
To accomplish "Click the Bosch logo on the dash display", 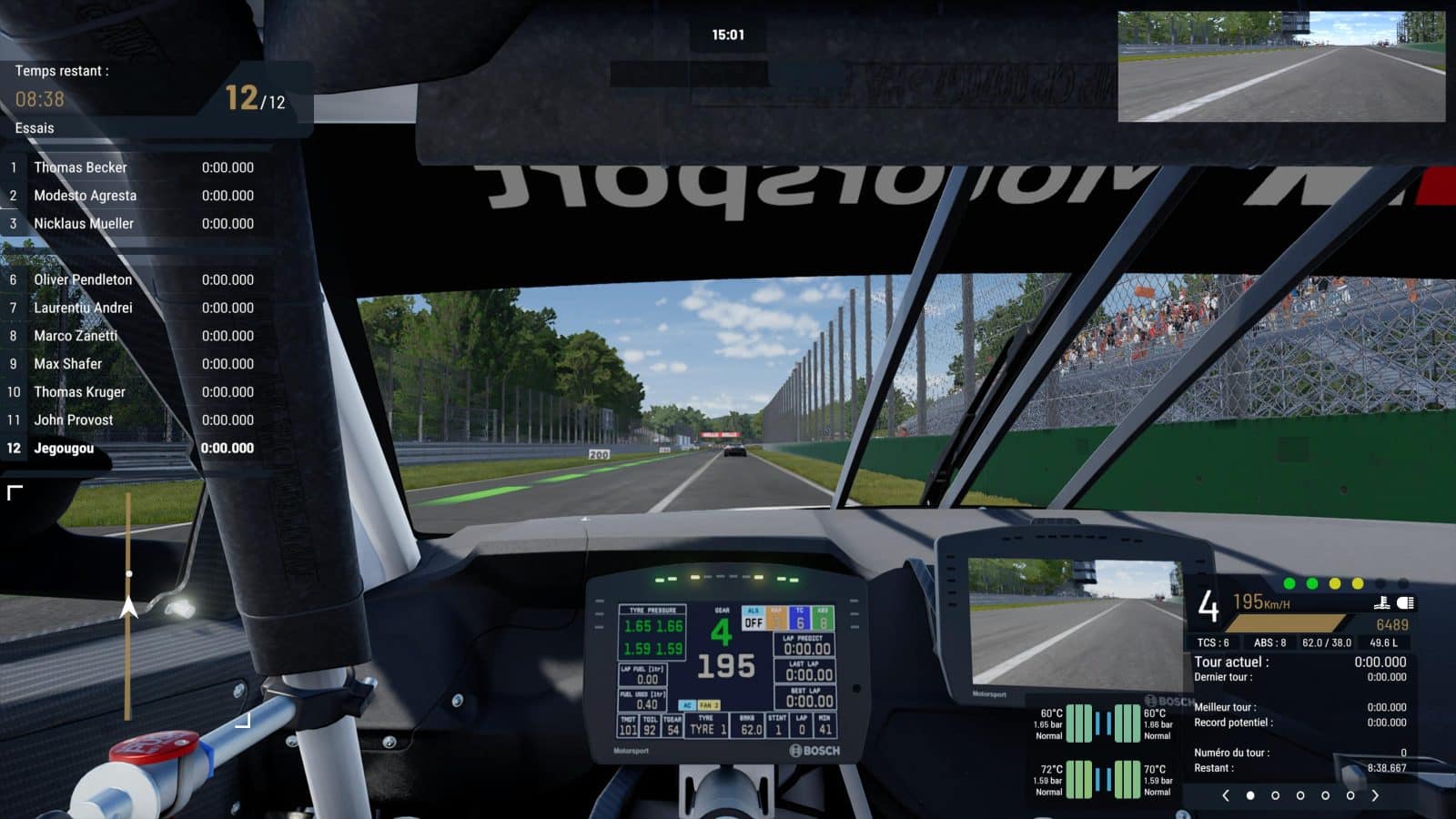I will click(816, 750).
